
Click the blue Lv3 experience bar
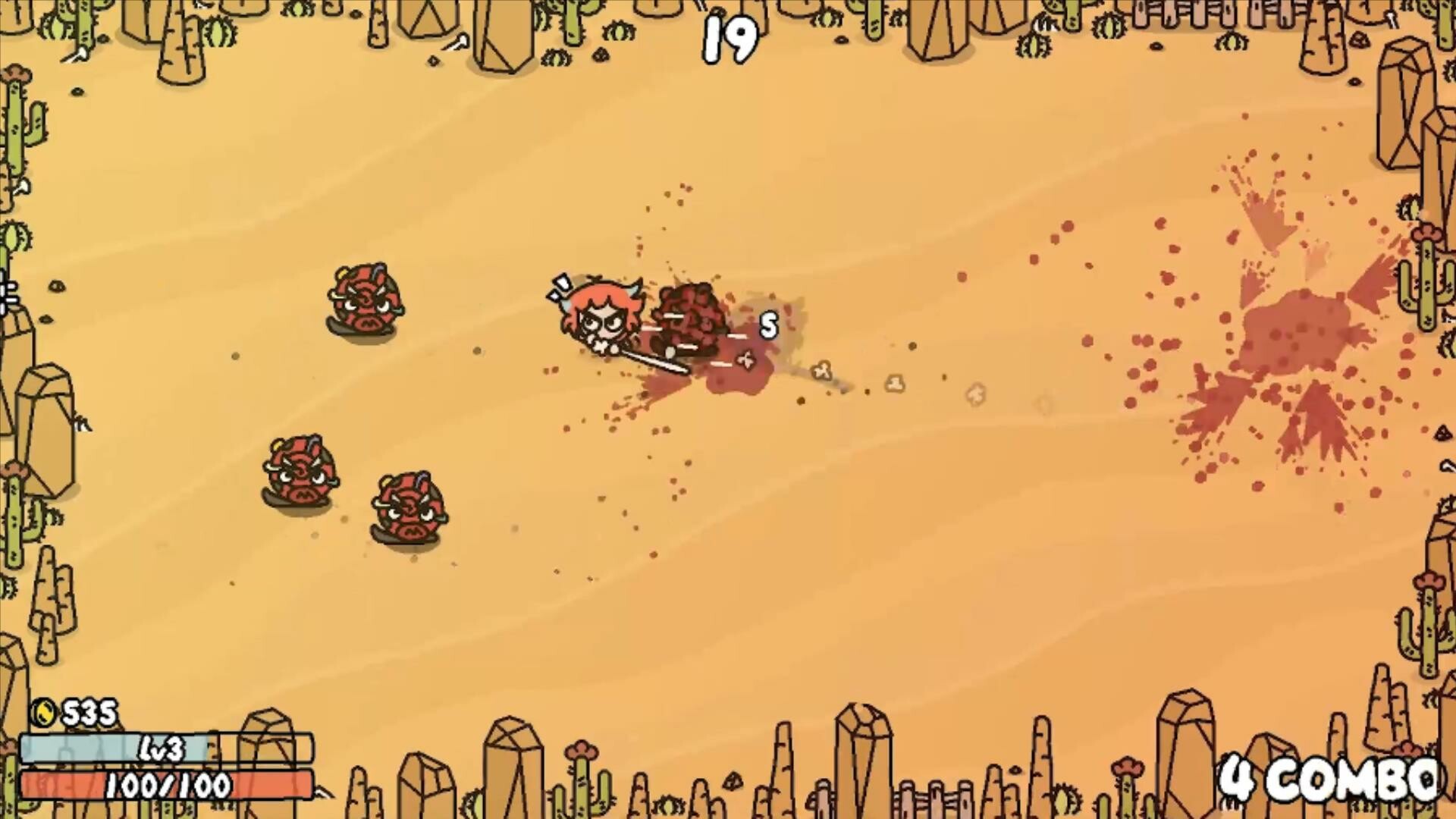tap(76, 747)
